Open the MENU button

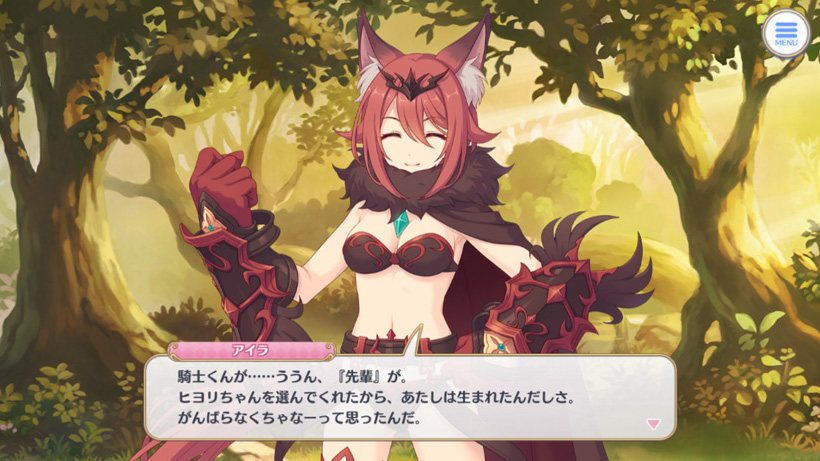[x=786, y=33]
